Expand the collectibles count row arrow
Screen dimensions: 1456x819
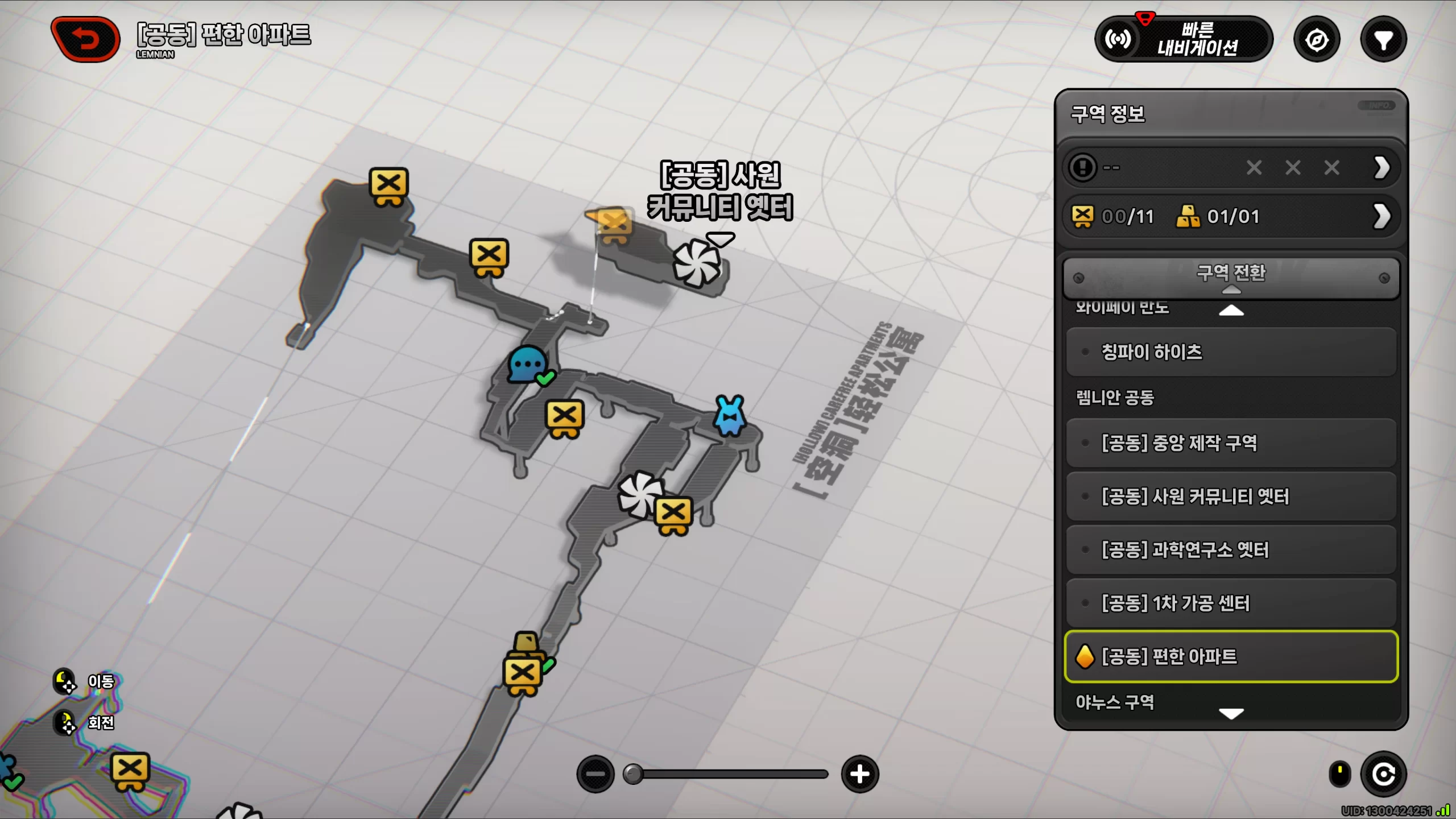click(x=1382, y=216)
